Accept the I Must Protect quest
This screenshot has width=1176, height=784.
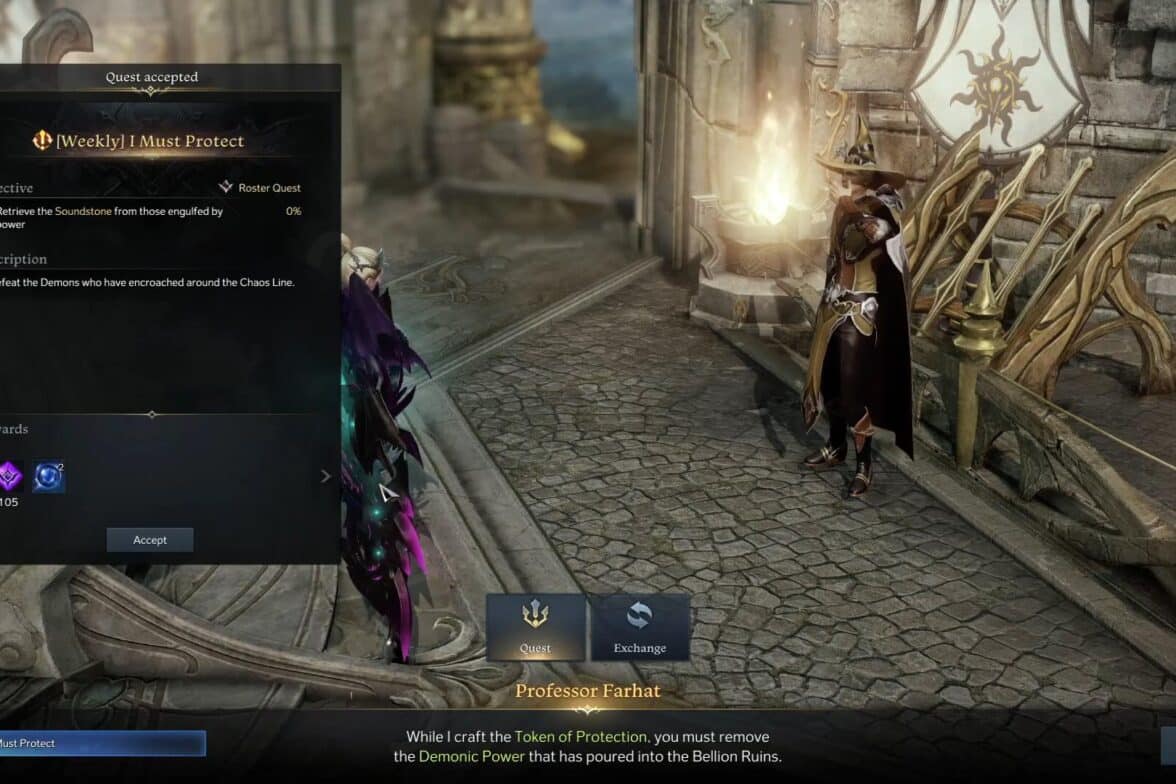(x=150, y=540)
